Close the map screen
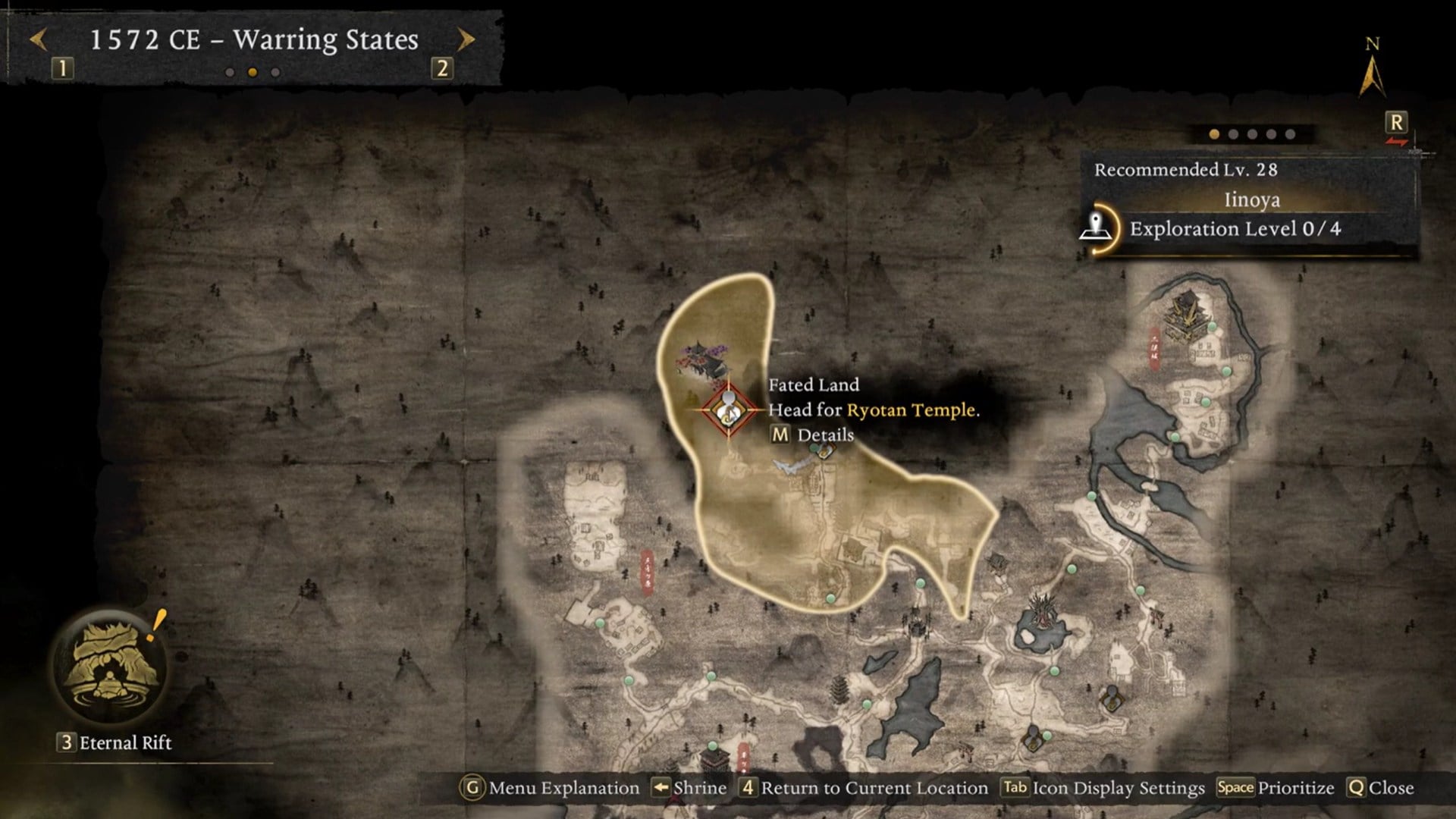This screenshot has width=1456, height=819. pos(1381,788)
